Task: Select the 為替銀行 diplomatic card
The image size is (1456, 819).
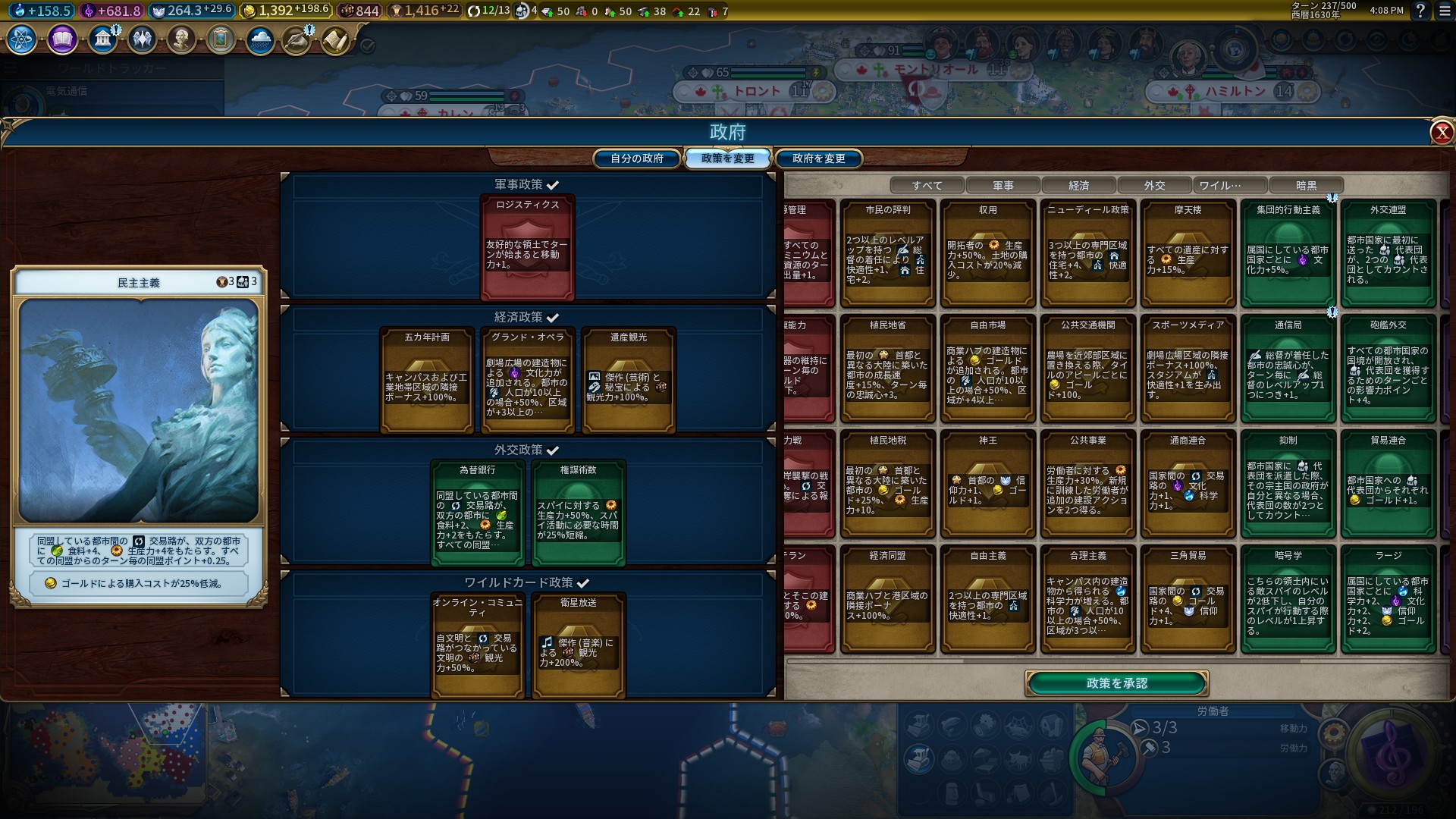Action: pyautogui.click(x=477, y=513)
